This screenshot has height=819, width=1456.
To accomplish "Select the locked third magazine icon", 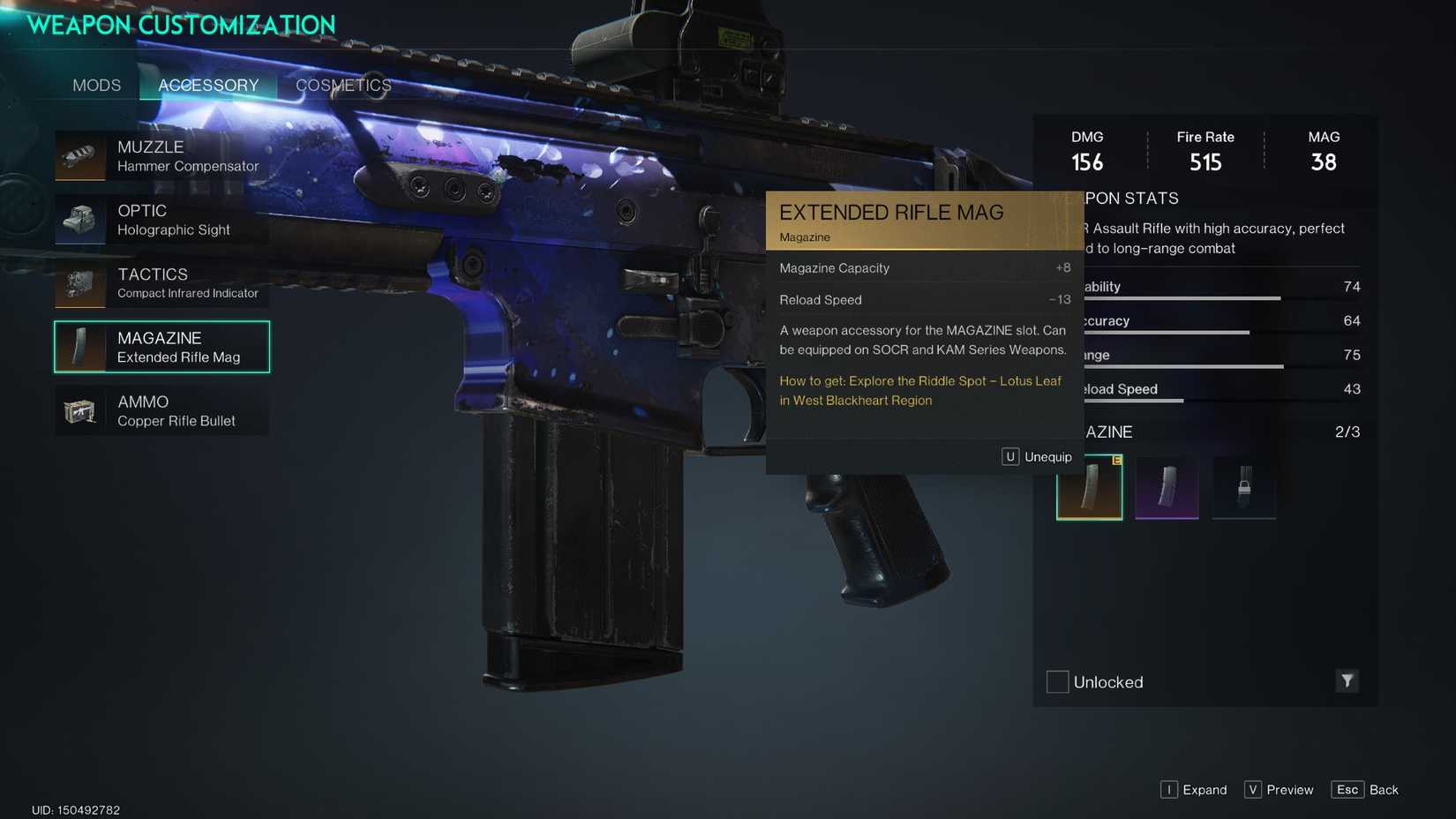I will [1244, 486].
